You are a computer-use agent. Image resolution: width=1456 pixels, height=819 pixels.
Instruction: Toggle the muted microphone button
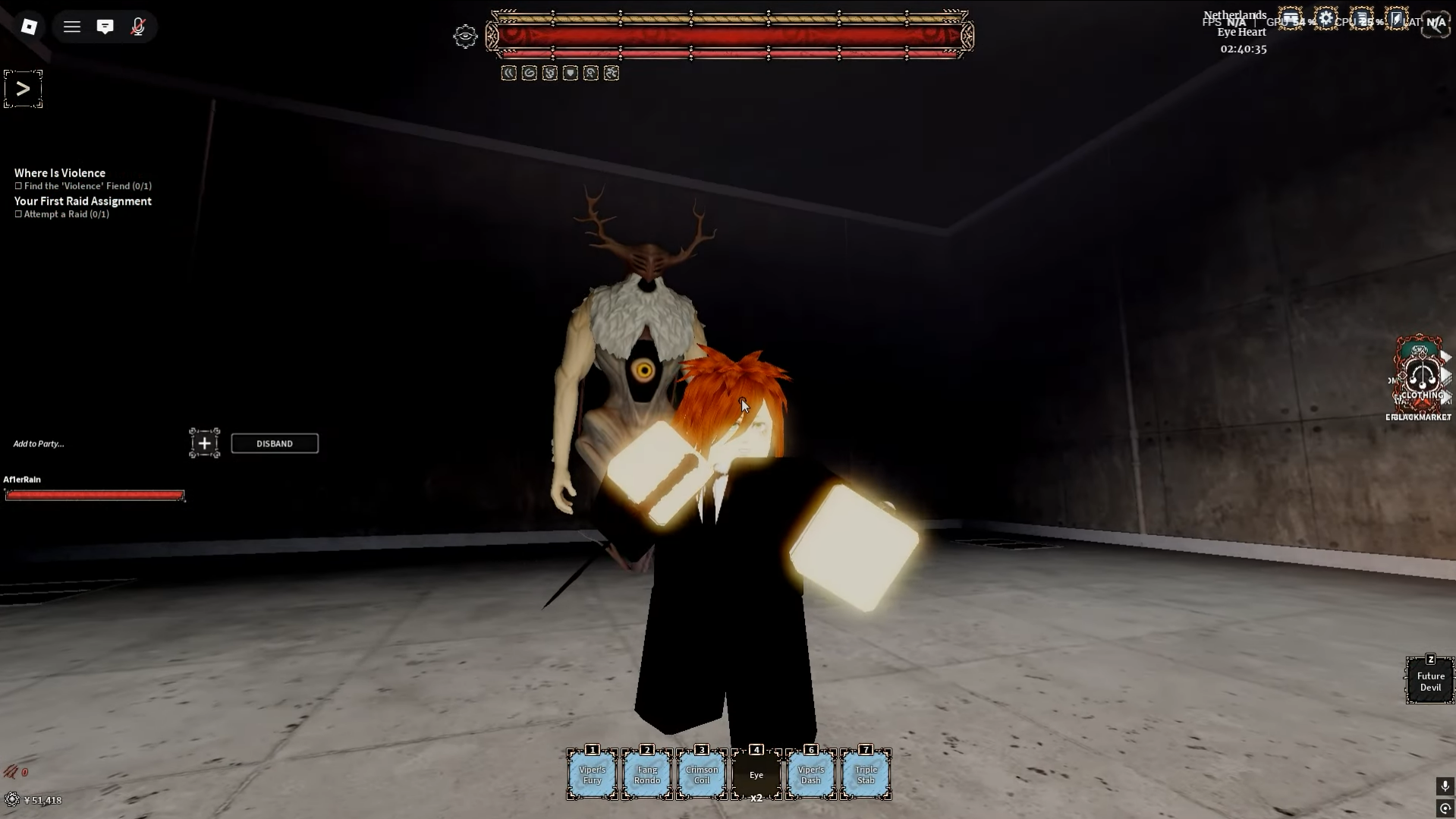click(x=137, y=27)
